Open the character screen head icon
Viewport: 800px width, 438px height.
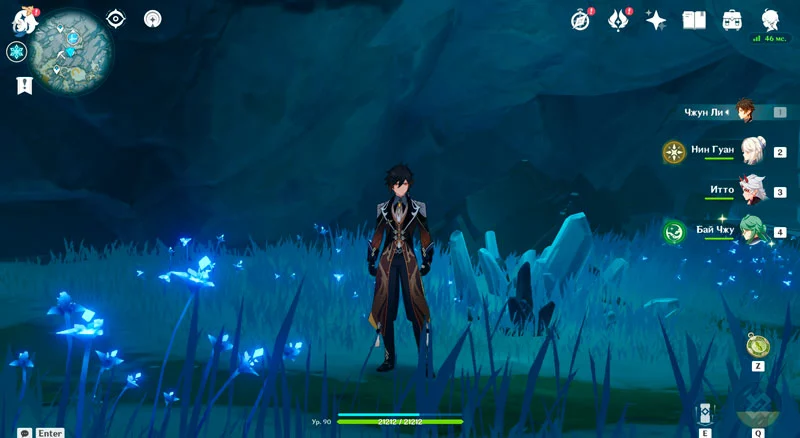pyautogui.click(x=770, y=19)
